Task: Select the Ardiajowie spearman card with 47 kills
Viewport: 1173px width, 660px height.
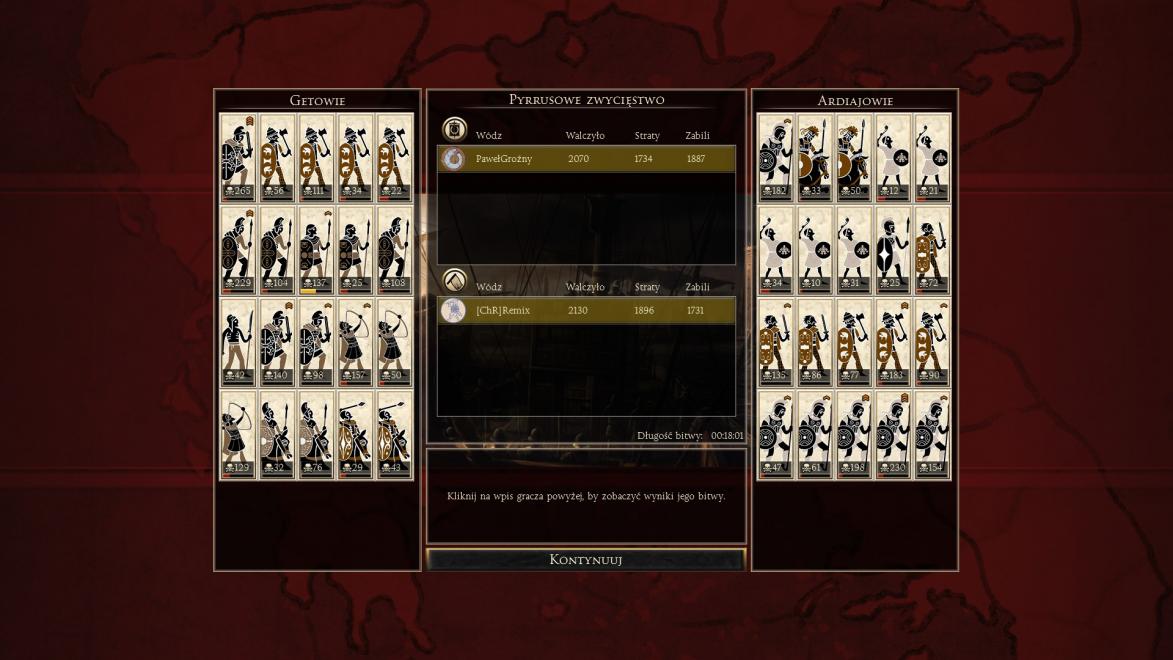Action: 776,435
